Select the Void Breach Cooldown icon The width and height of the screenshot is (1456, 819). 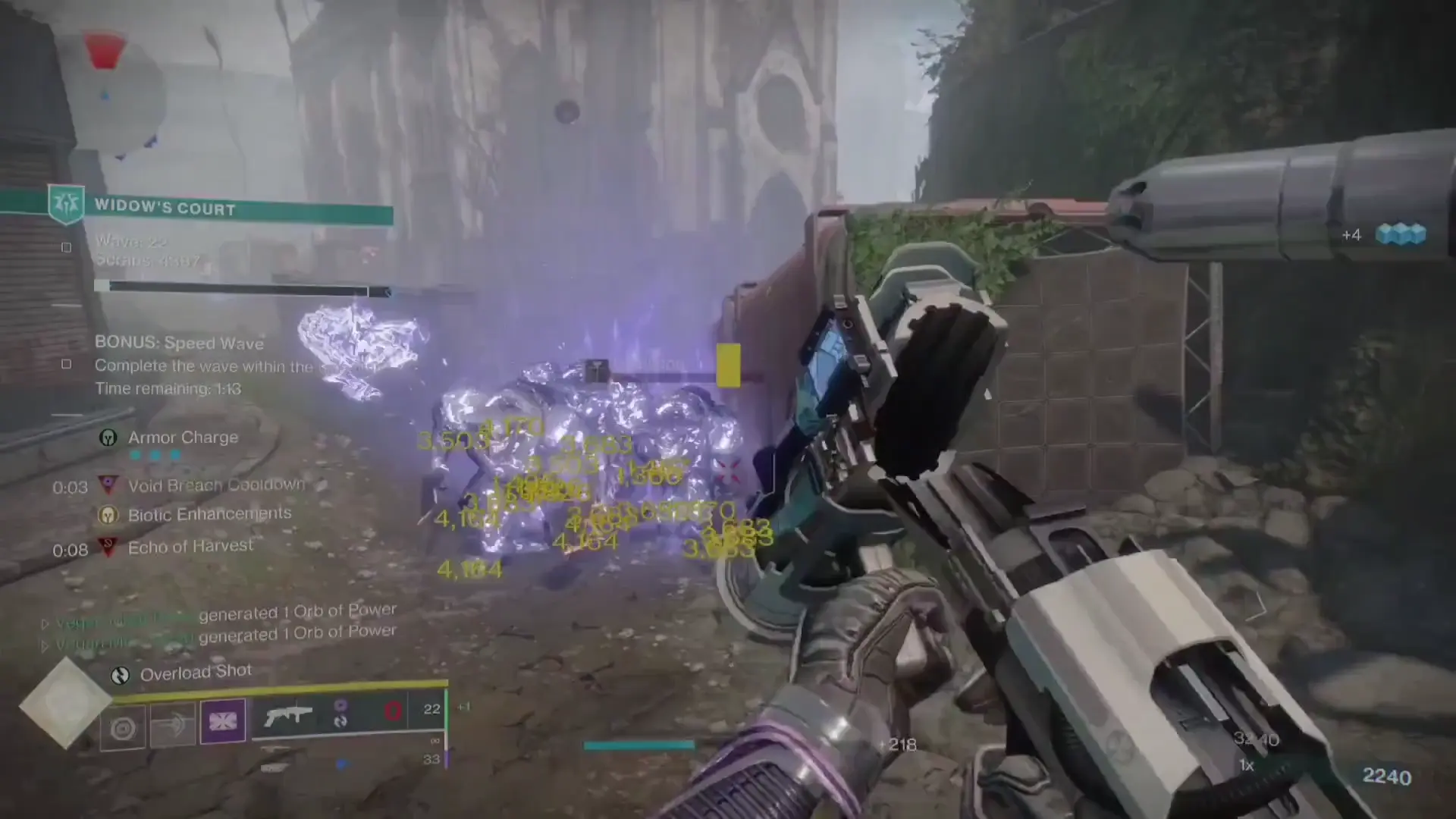coord(109,485)
